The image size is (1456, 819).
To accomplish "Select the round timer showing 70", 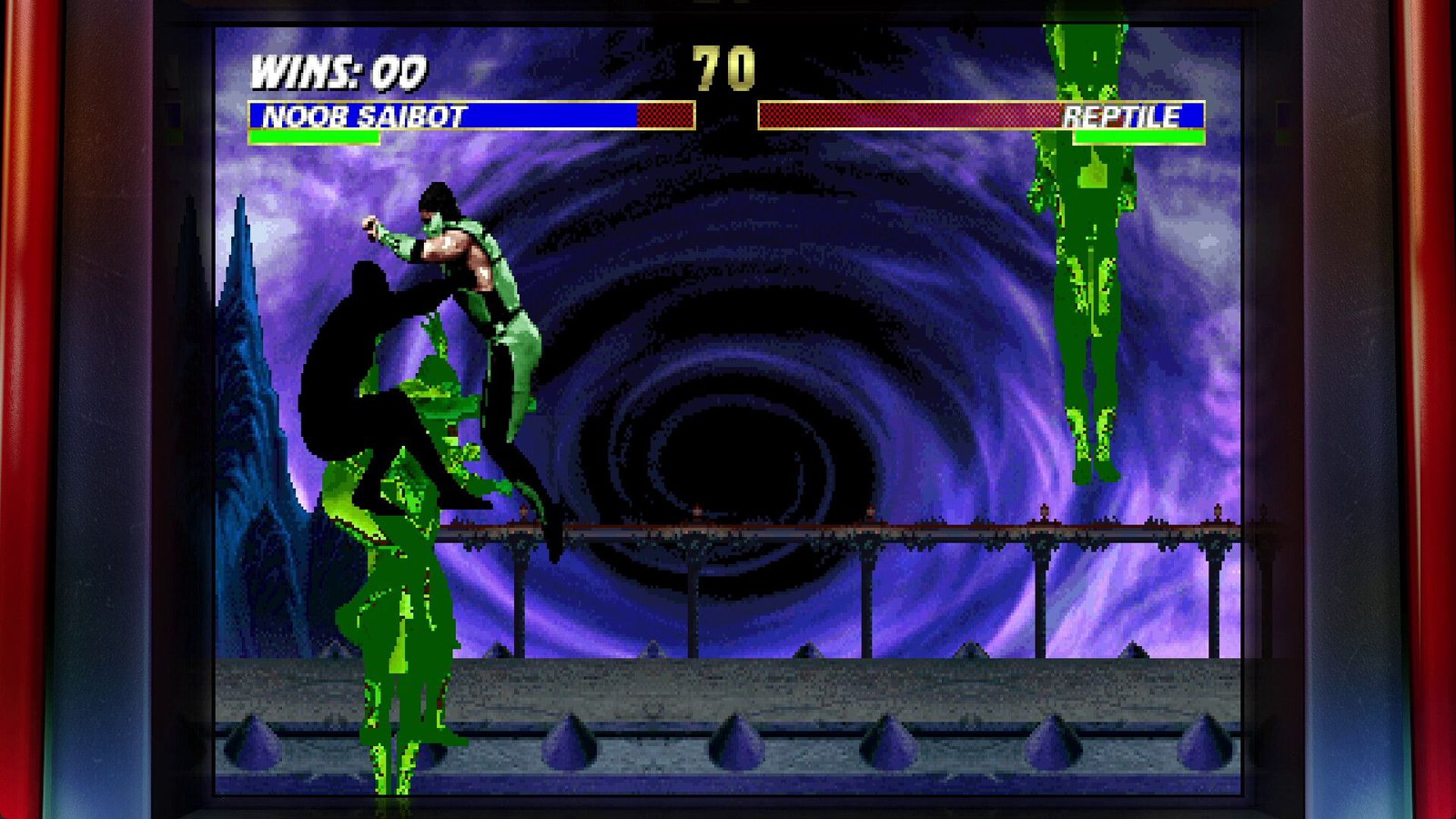I will [723, 68].
